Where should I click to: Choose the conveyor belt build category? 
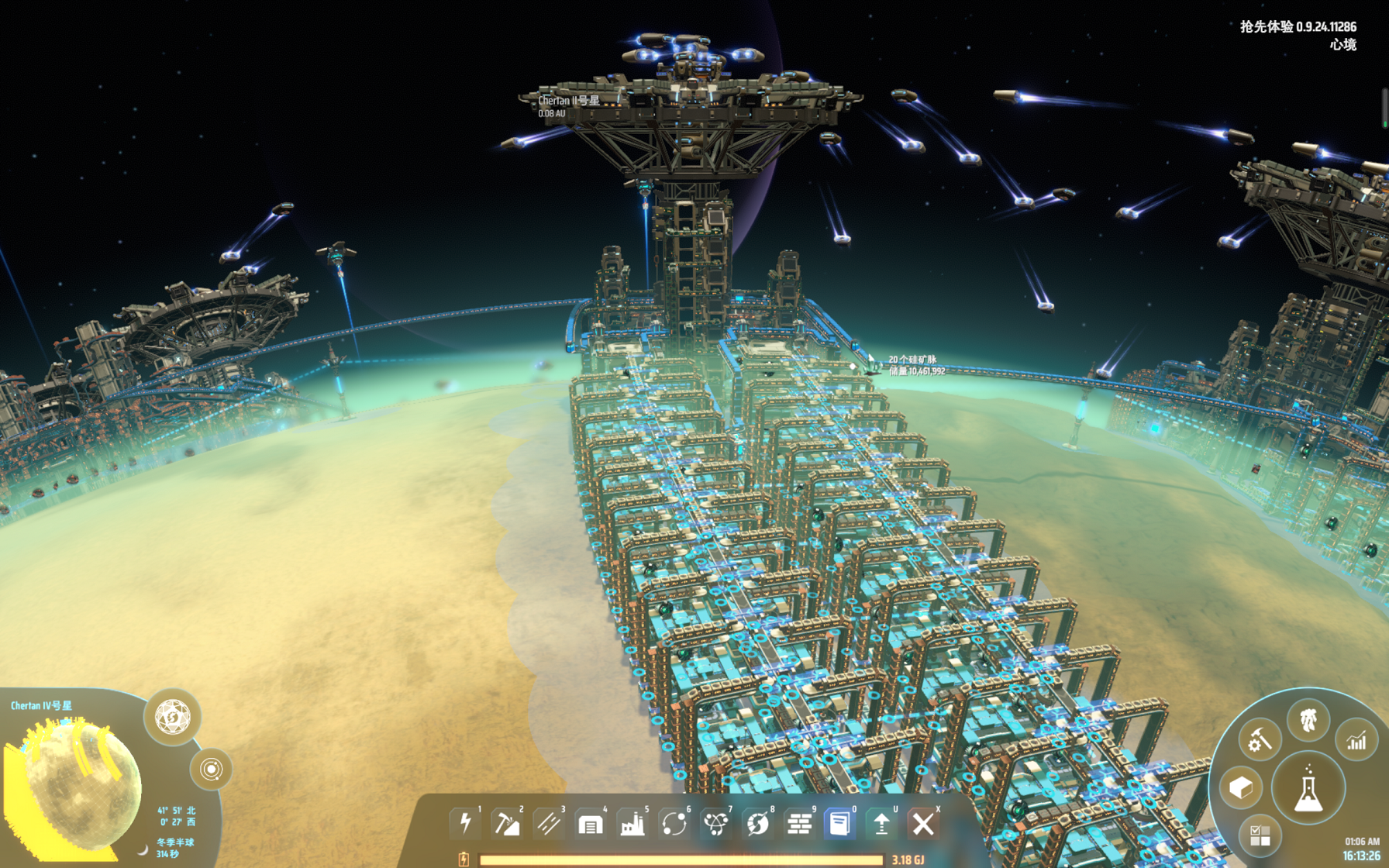[549, 823]
